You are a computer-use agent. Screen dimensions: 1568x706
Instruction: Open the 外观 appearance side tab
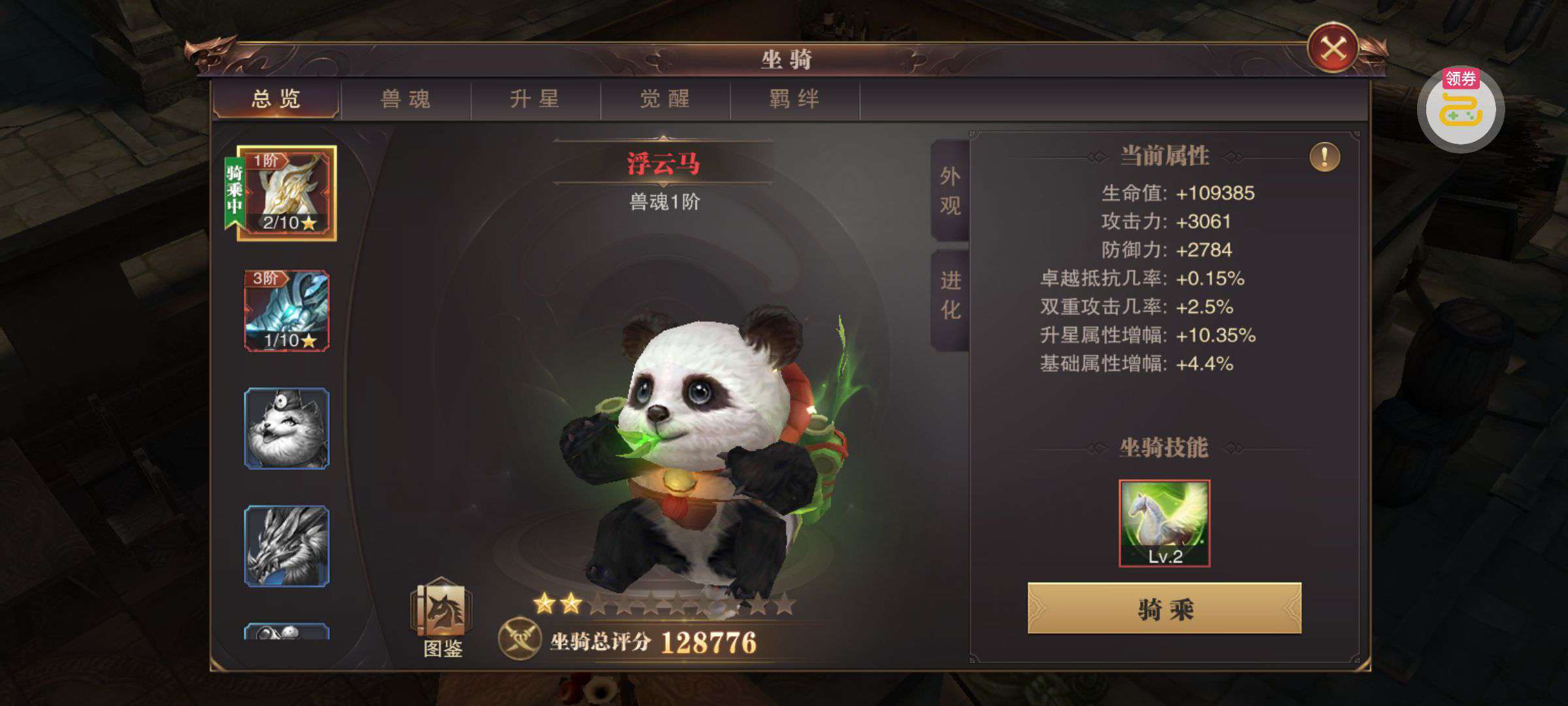(950, 190)
